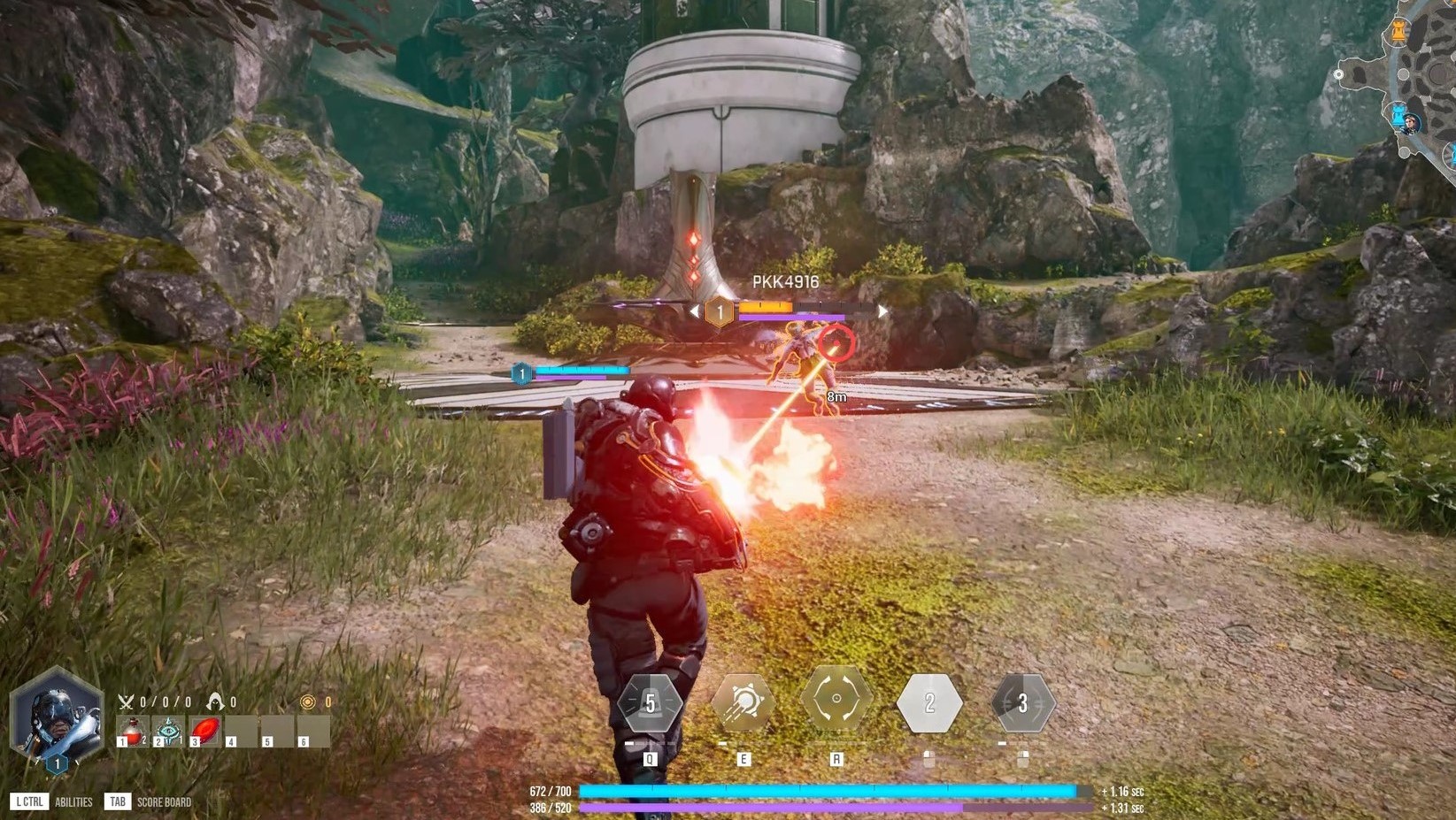
Task: Activate the ward eye item in slot 2
Action: pos(168,730)
